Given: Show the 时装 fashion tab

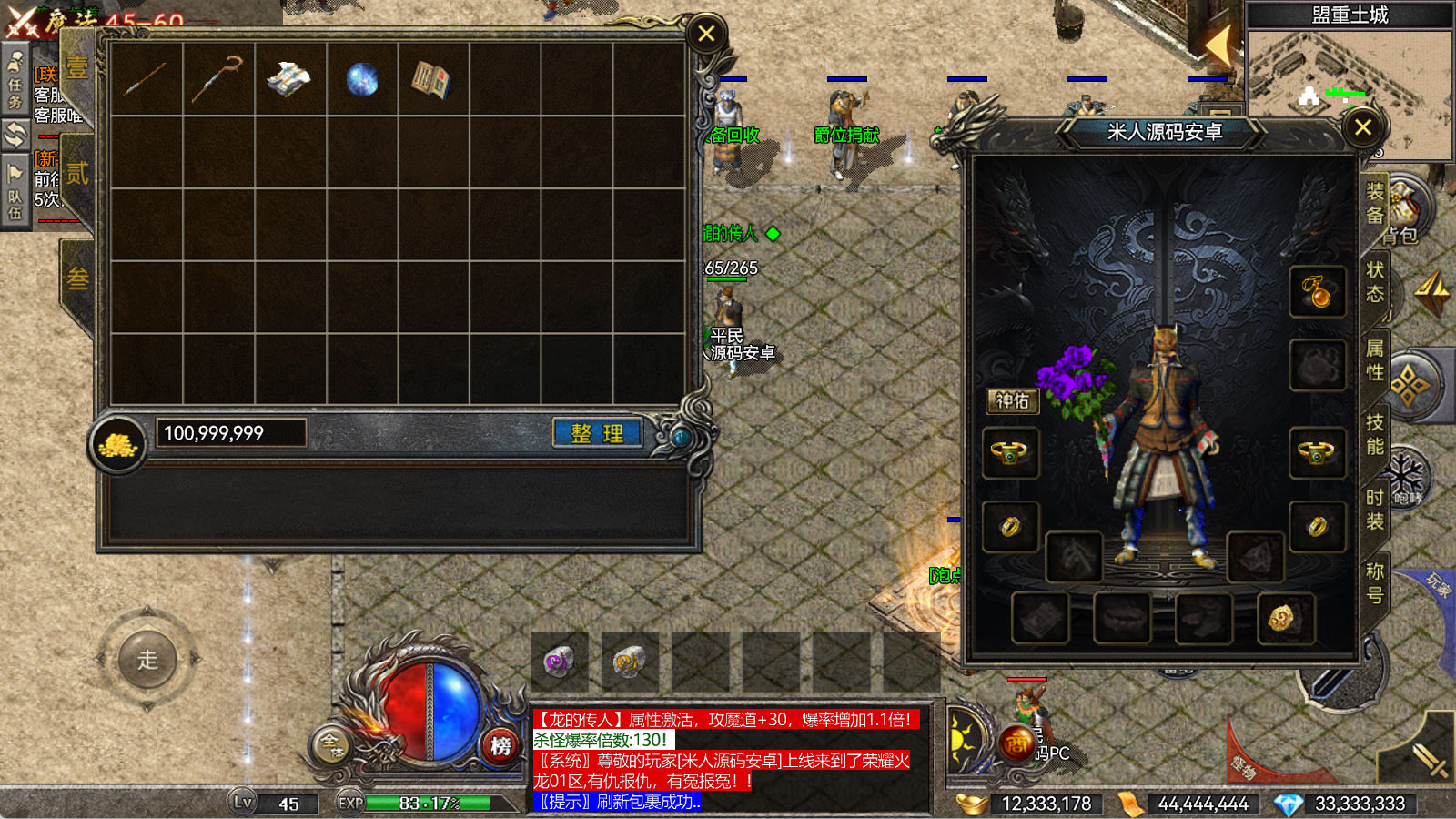Looking at the screenshot, I should pos(1374,510).
